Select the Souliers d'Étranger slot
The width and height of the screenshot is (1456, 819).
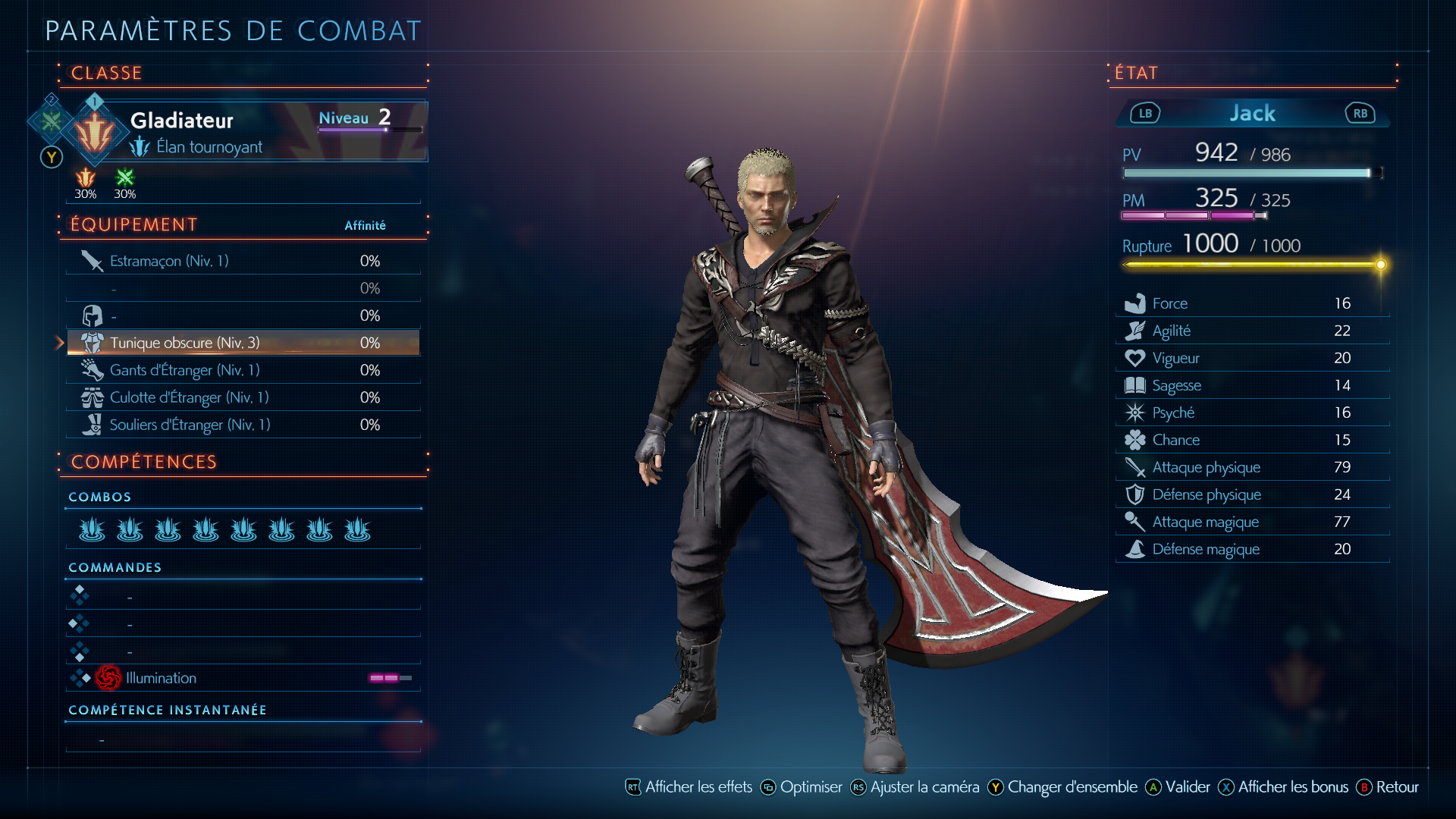point(243,425)
